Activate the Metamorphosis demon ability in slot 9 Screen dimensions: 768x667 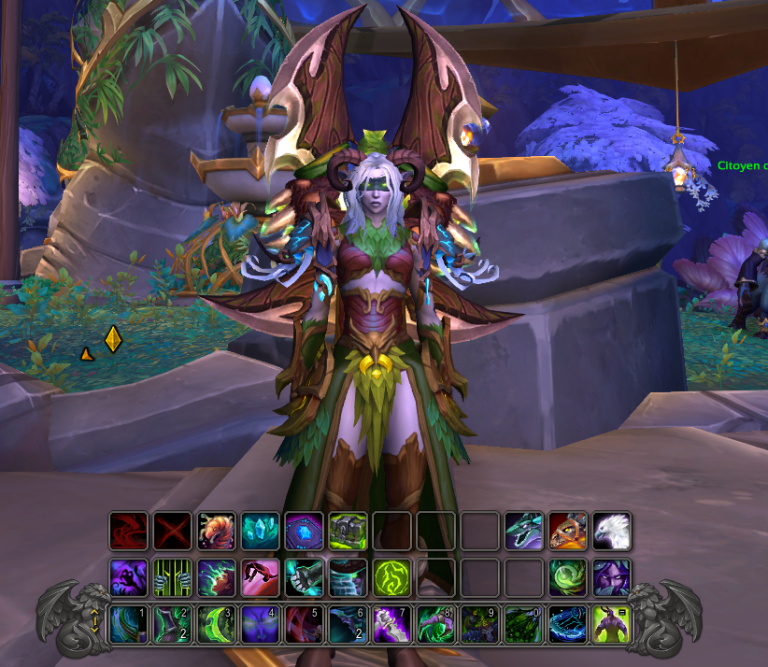pyautogui.click(x=480, y=624)
